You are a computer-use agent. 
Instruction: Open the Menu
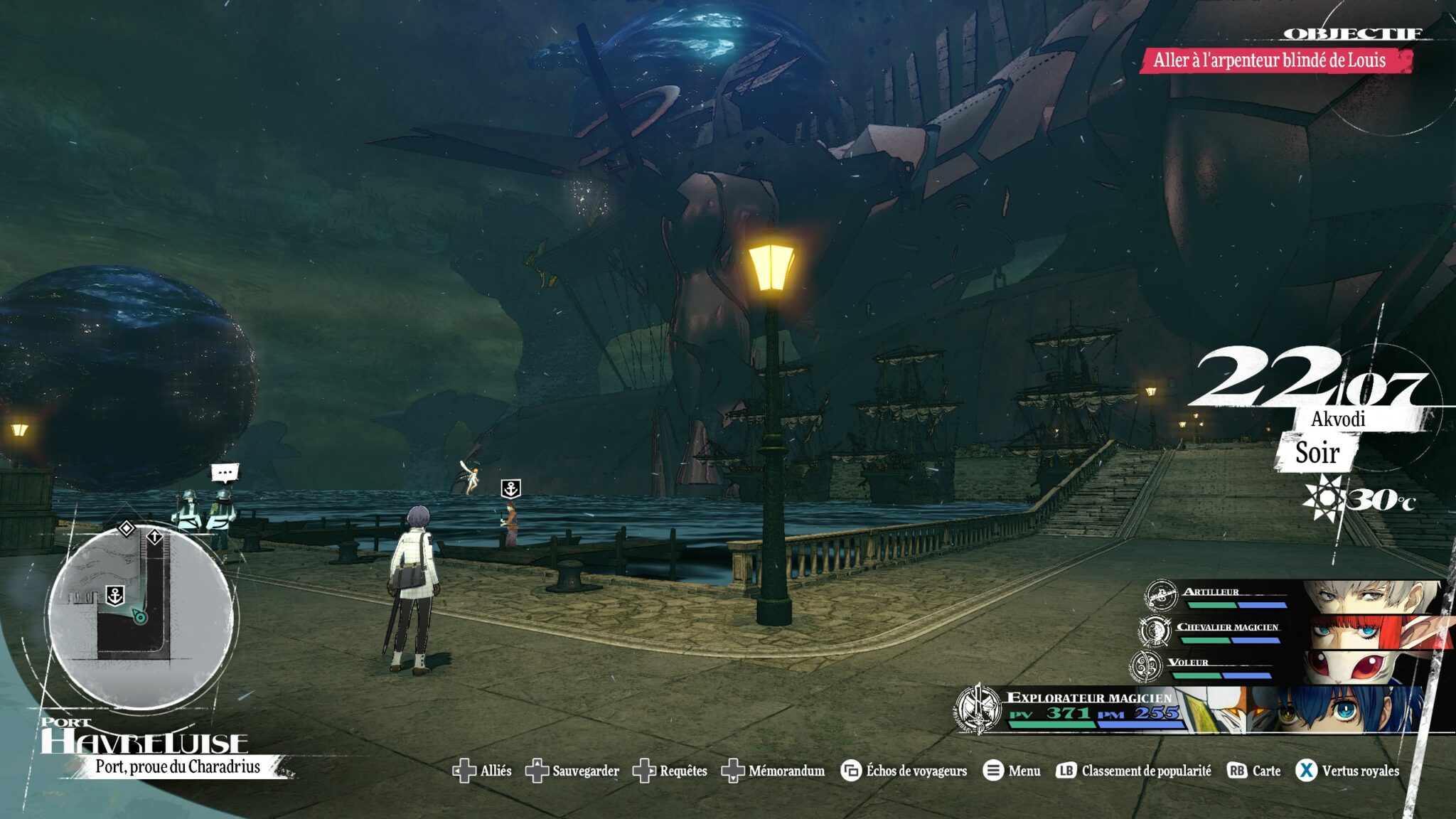pos(1012,771)
